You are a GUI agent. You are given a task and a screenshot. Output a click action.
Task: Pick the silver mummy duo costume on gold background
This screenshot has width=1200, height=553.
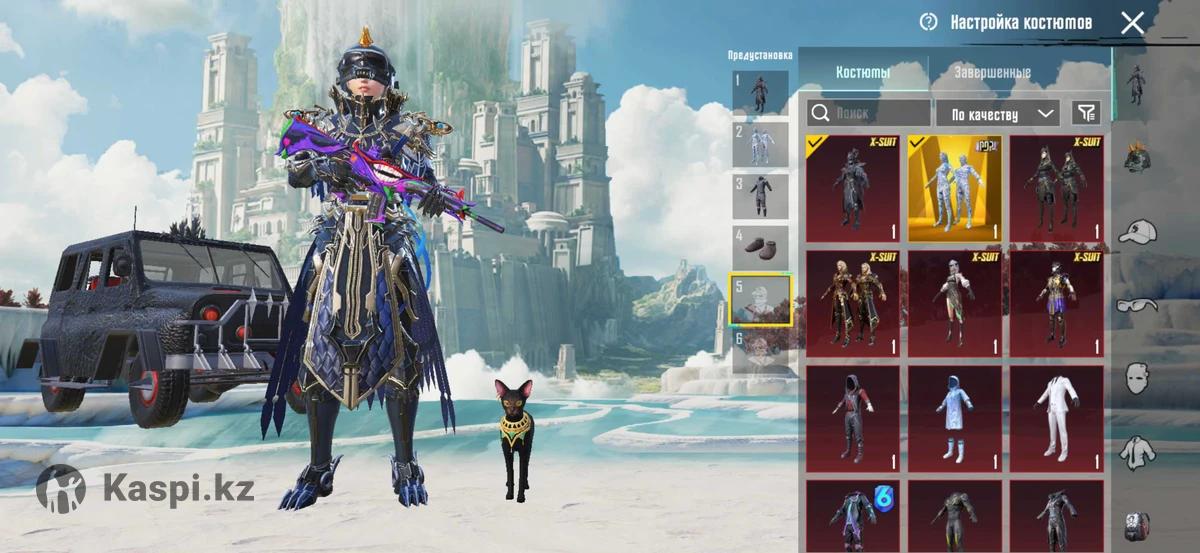955,189
